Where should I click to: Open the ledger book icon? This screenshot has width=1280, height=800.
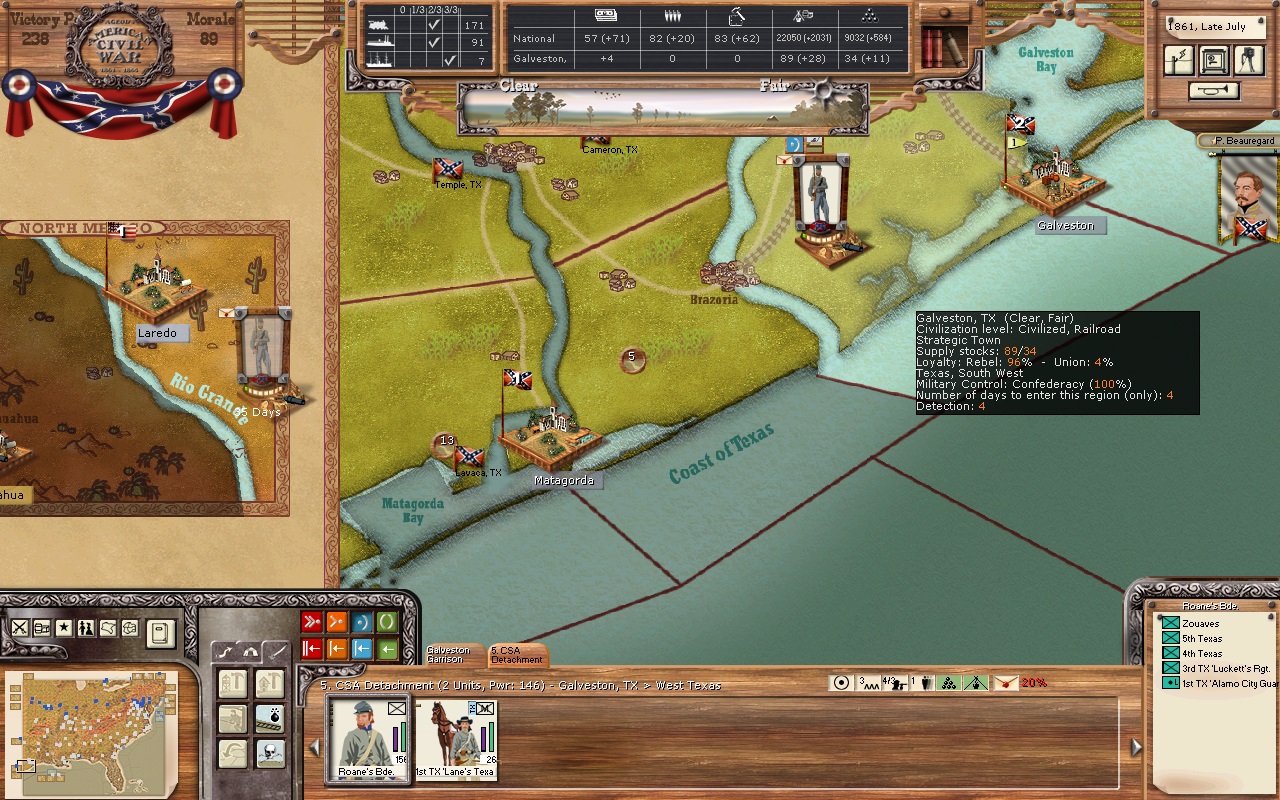(x=160, y=632)
